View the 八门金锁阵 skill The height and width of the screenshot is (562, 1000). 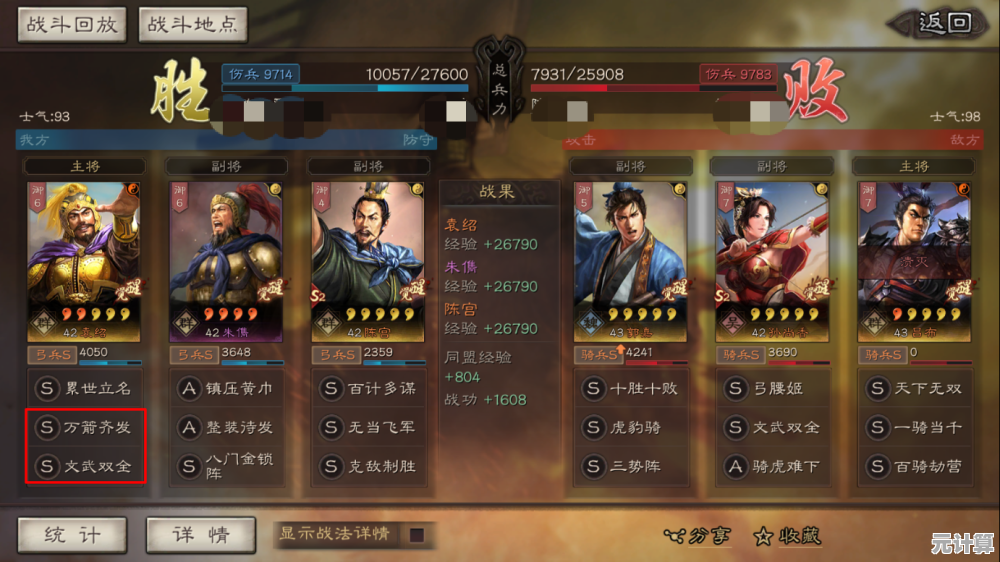point(226,466)
